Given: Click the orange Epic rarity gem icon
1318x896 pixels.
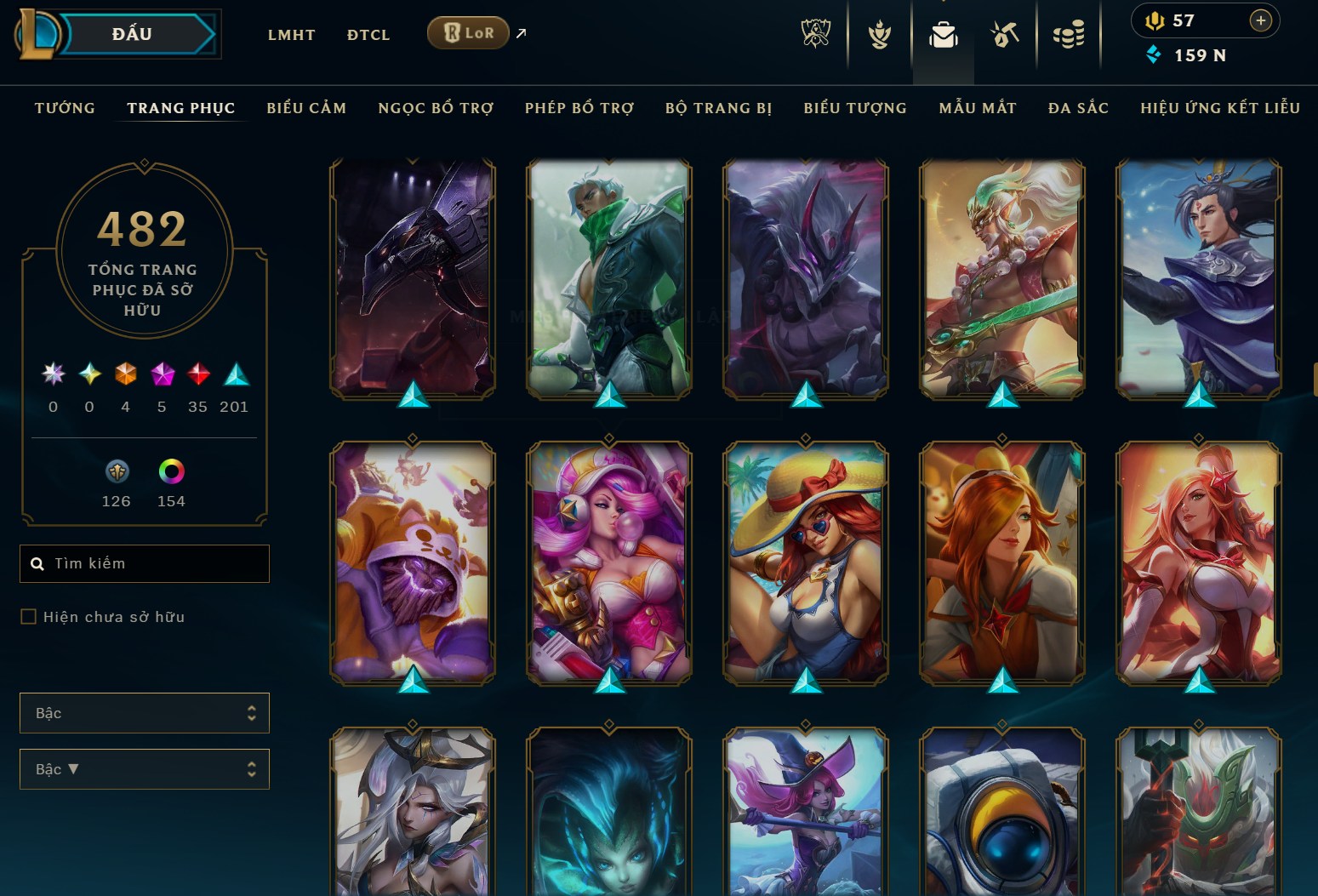Looking at the screenshot, I should point(125,373).
